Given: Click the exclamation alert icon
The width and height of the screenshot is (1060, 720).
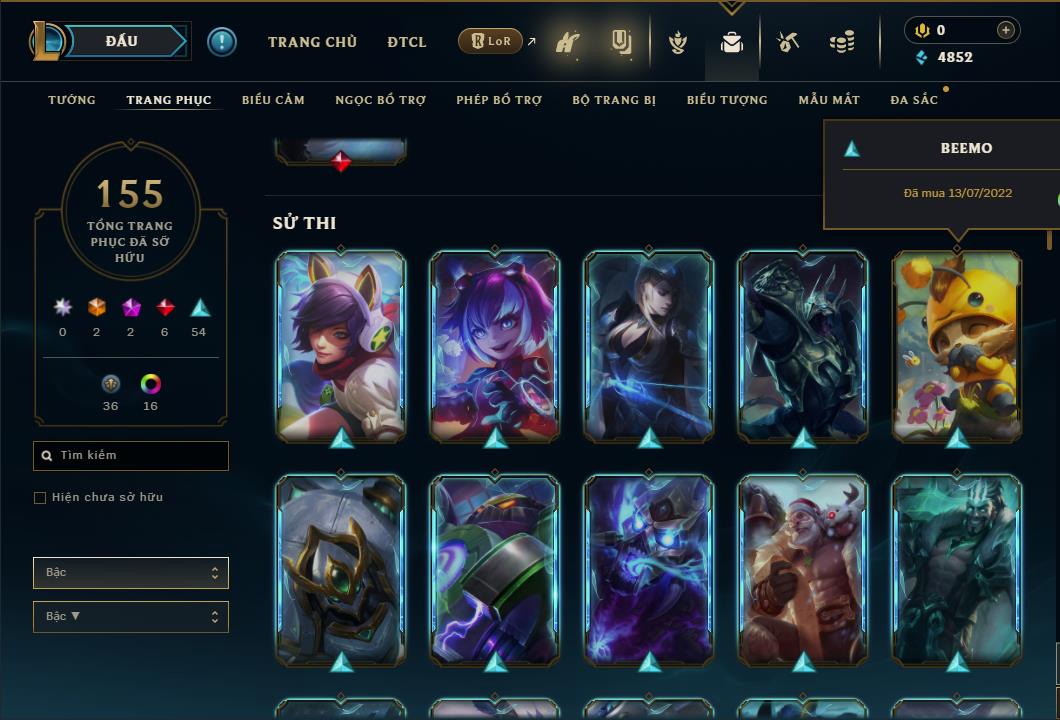Looking at the screenshot, I should (x=221, y=41).
